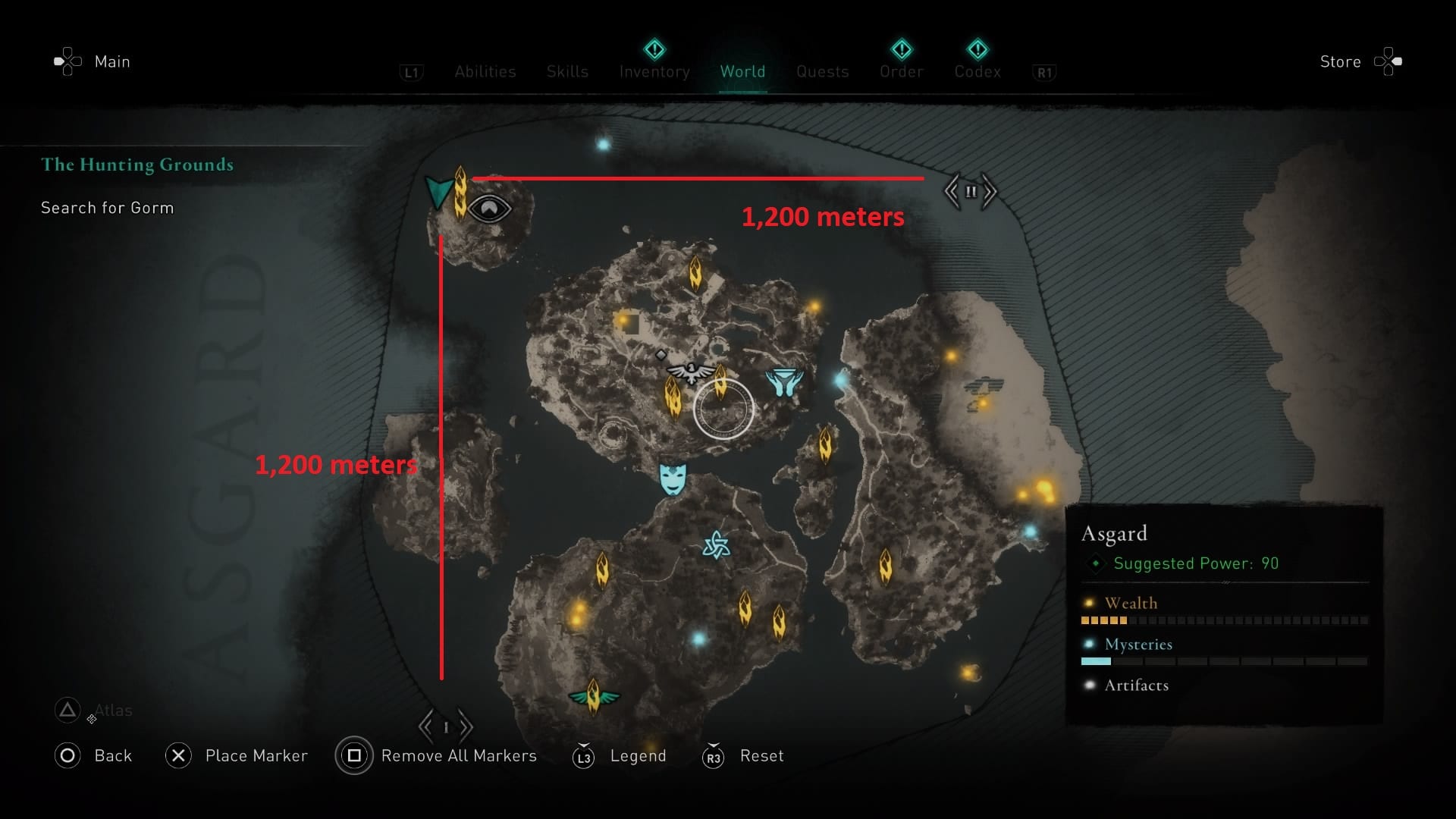Click the white raven emblem map marker

coord(691,372)
